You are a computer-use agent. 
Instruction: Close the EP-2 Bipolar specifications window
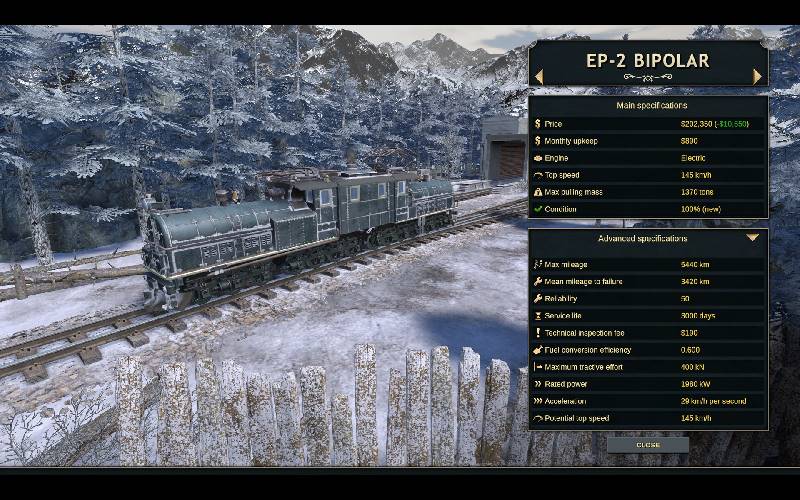point(648,445)
